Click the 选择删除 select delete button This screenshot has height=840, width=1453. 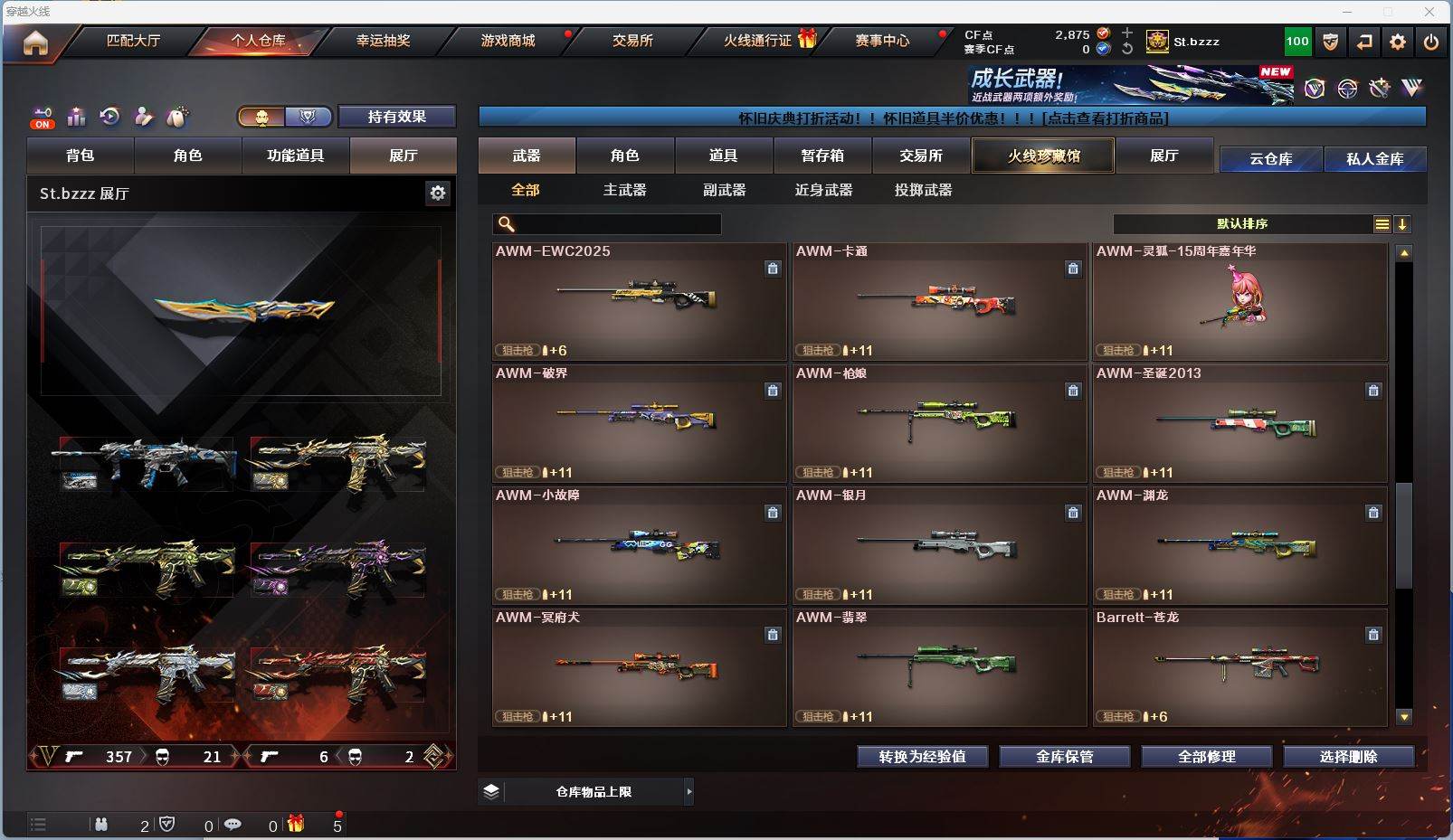click(x=1348, y=757)
